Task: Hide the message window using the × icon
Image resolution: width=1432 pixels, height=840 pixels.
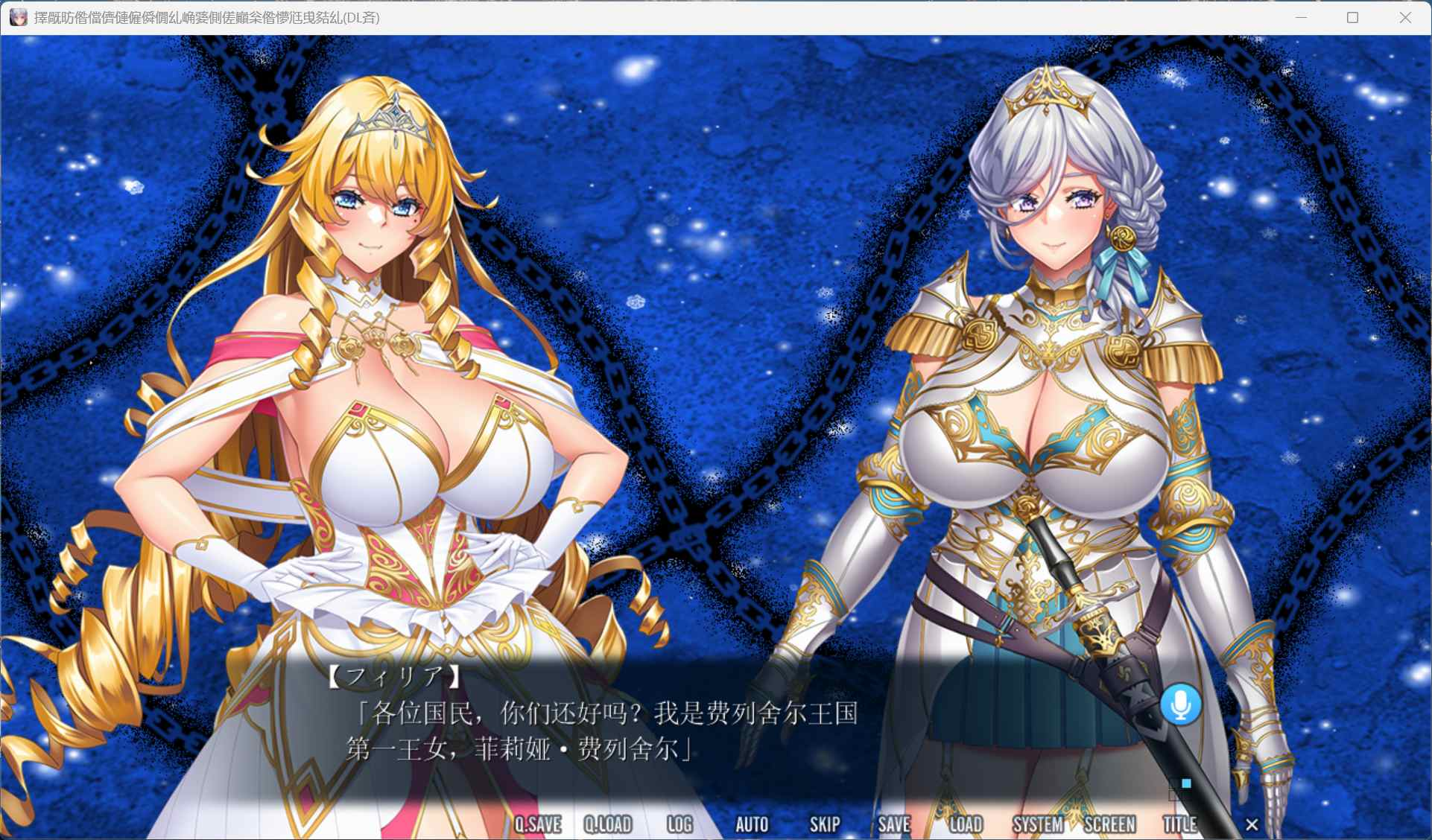Action: [x=1251, y=824]
